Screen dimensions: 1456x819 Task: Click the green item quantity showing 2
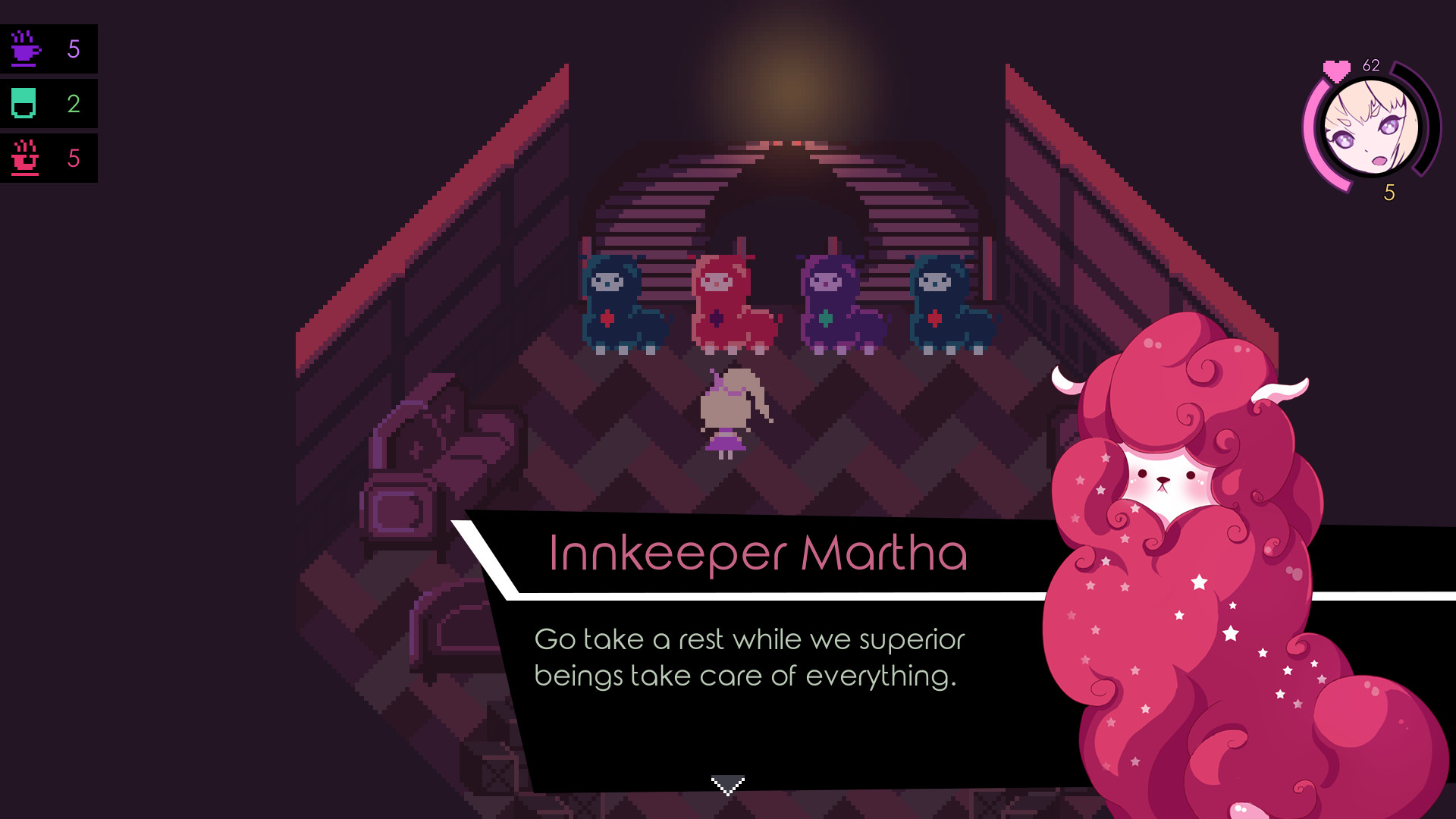74,103
